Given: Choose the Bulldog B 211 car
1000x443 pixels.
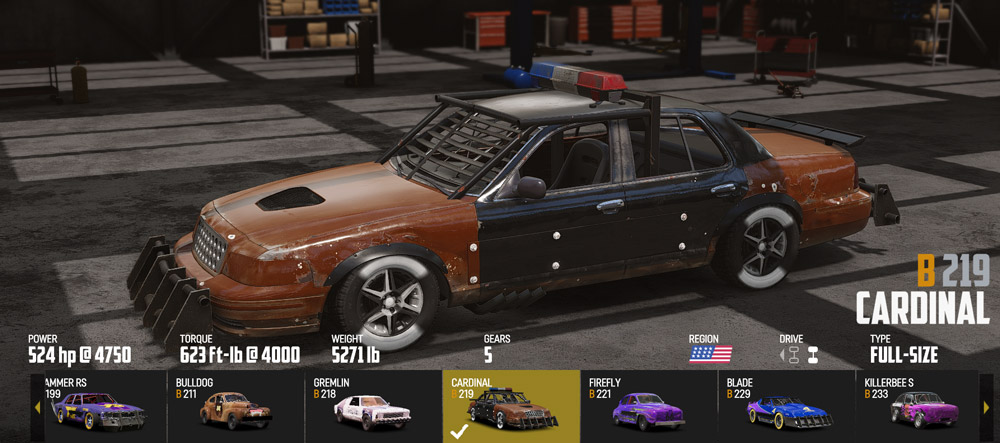Looking at the screenshot, I should click(x=235, y=406).
